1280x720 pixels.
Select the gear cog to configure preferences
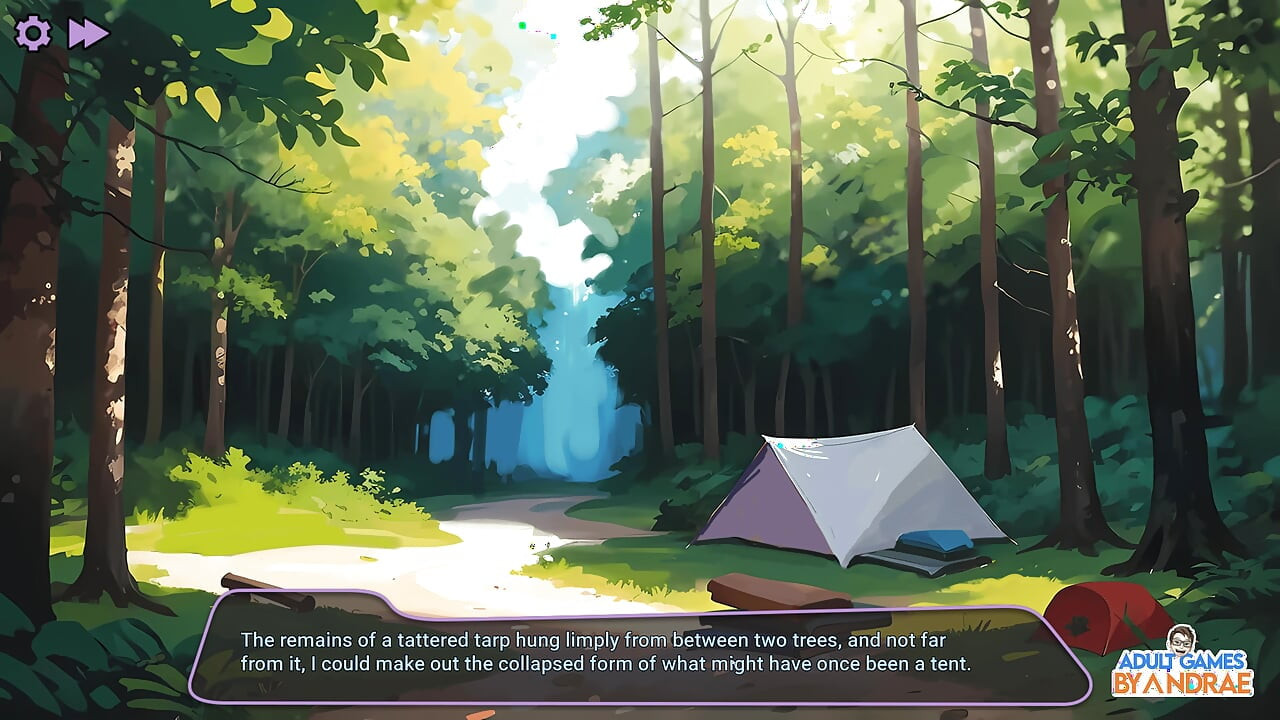33,33
